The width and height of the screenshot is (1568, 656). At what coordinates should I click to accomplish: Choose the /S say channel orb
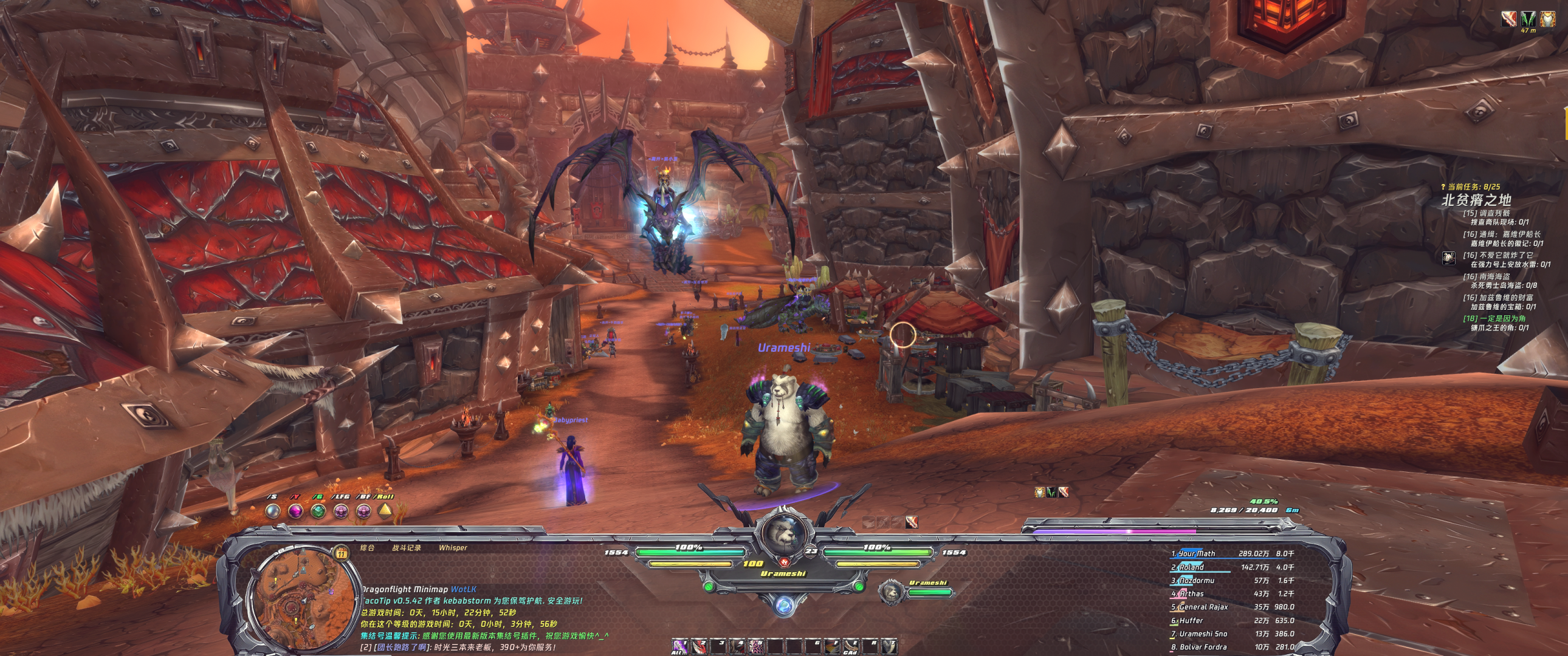coord(273,511)
